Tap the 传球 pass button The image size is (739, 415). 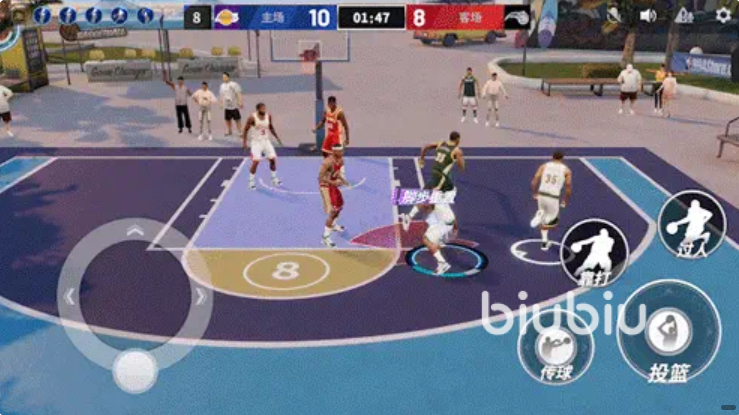pos(556,348)
